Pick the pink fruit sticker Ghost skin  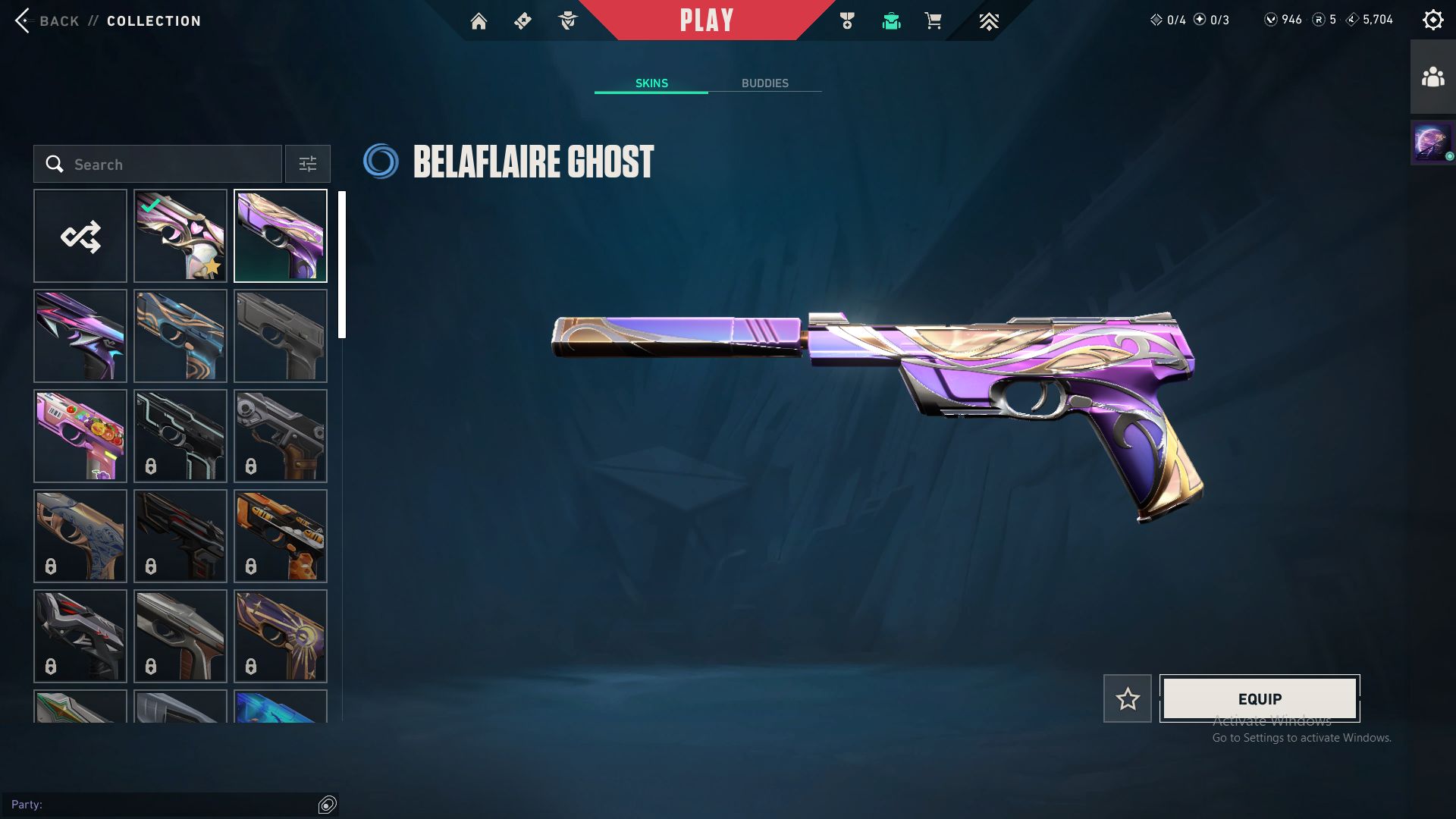[80, 436]
